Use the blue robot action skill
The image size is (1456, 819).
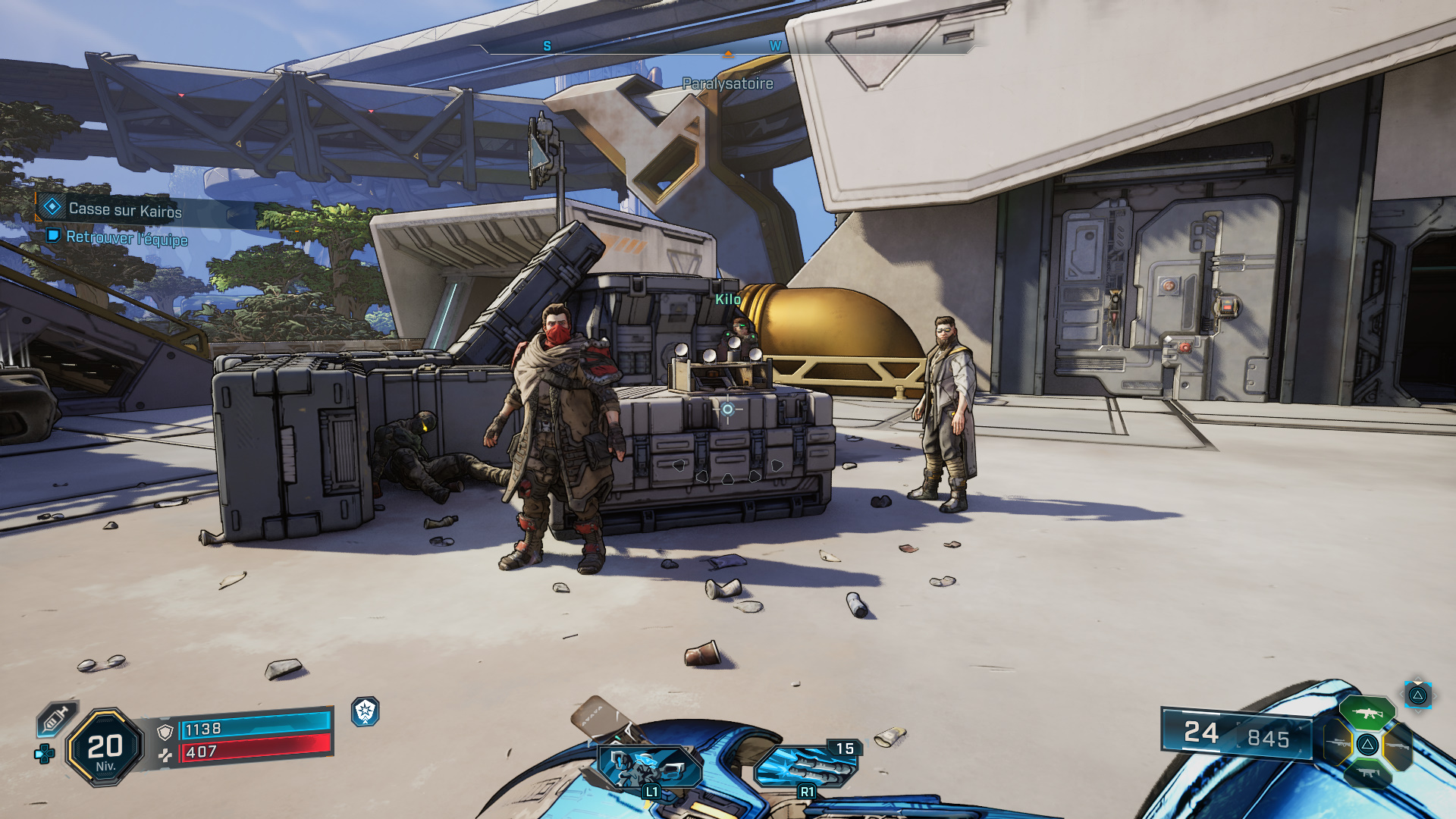click(x=650, y=767)
